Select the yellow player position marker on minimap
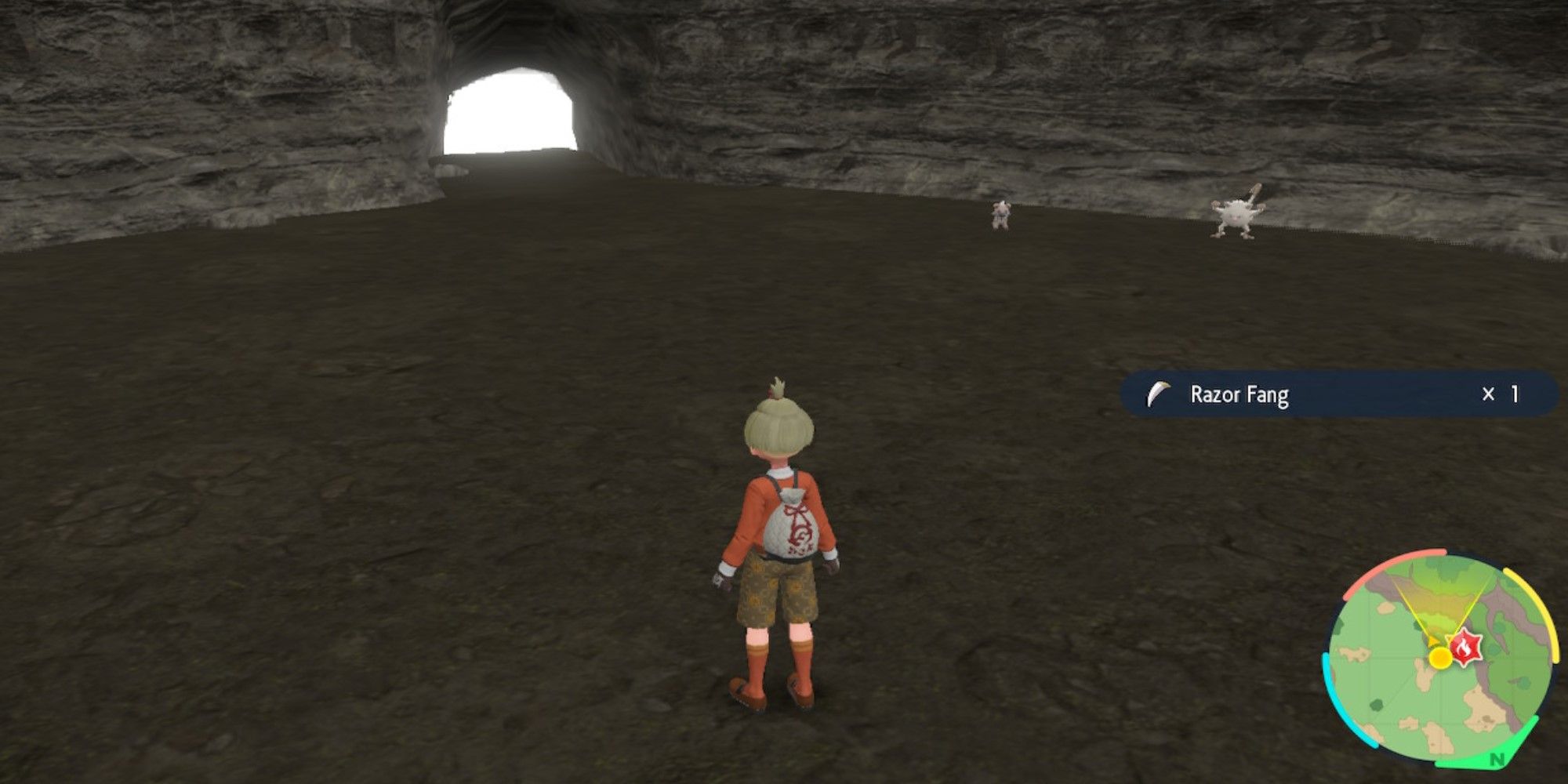Viewport: 1568px width, 784px height. [1440, 659]
